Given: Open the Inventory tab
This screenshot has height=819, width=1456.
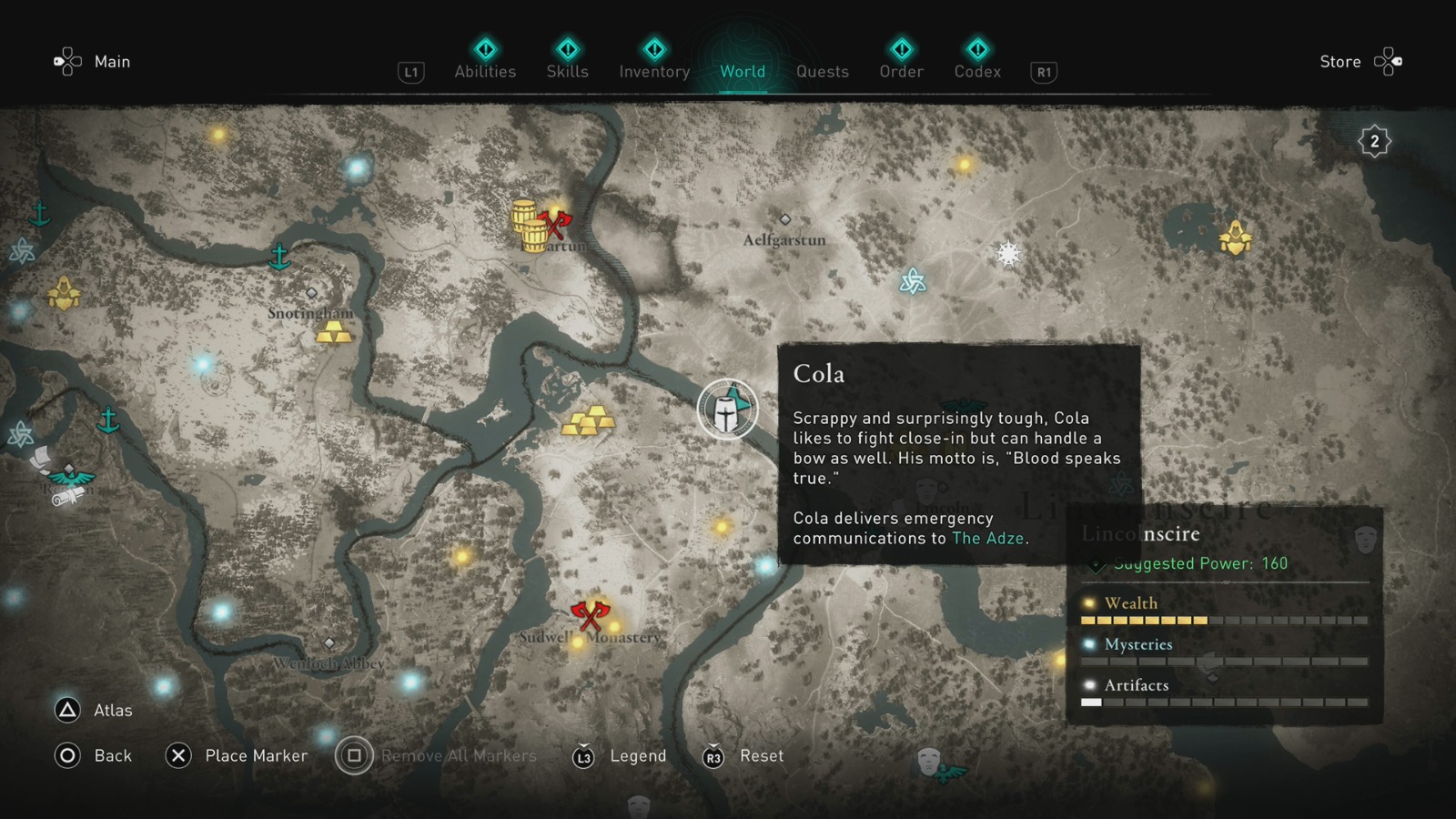Looking at the screenshot, I should click(x=654, y=71).
